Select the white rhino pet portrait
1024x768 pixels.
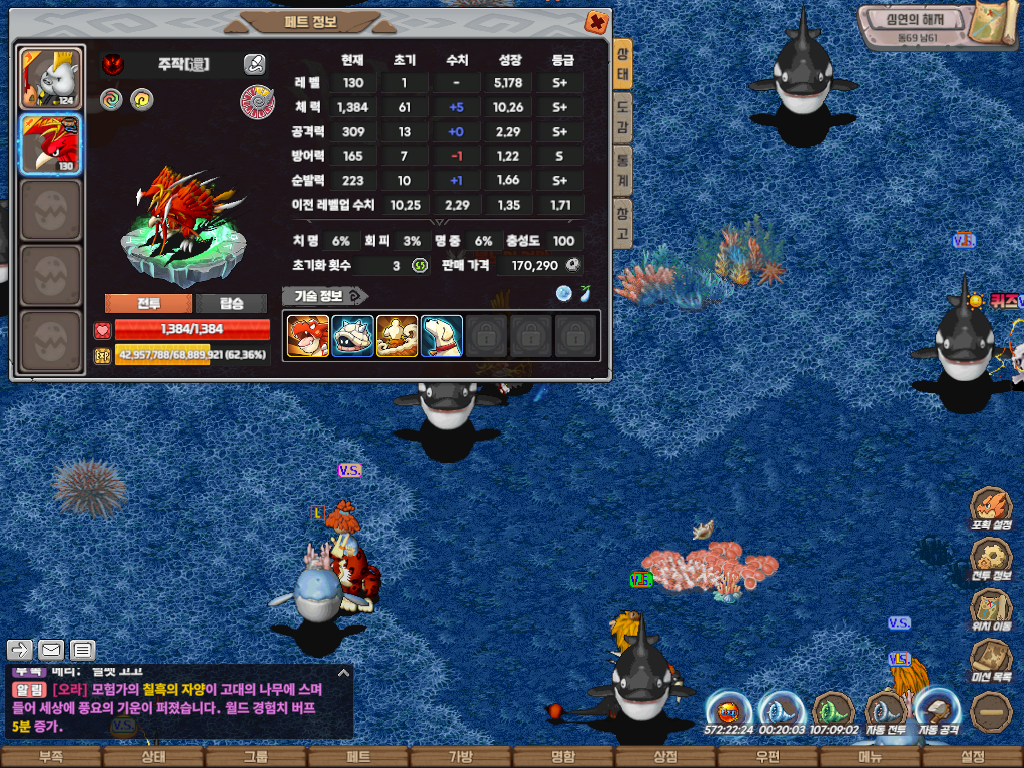[x=51, y=79]
